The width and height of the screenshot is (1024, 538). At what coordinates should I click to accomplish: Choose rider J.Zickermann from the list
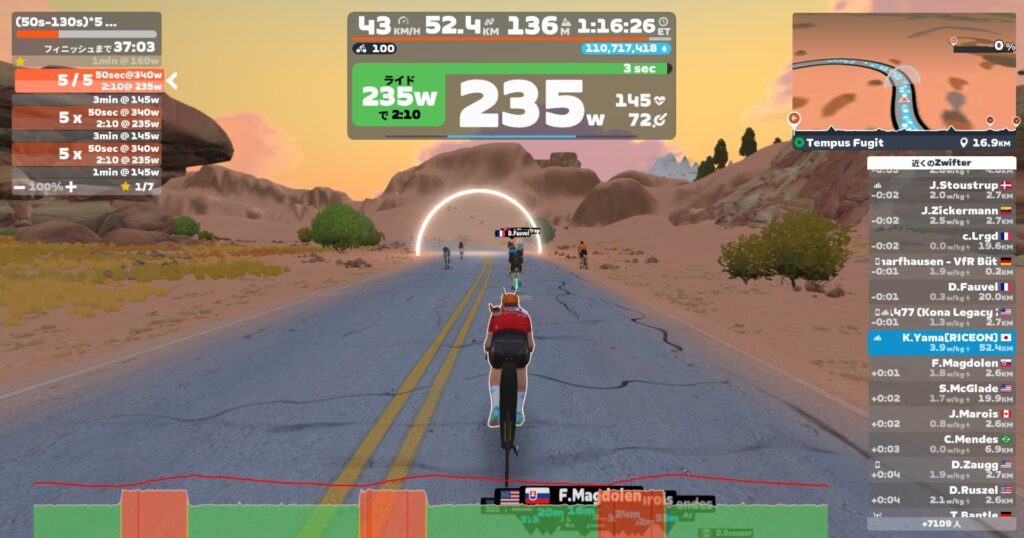(x=941, y=215)
